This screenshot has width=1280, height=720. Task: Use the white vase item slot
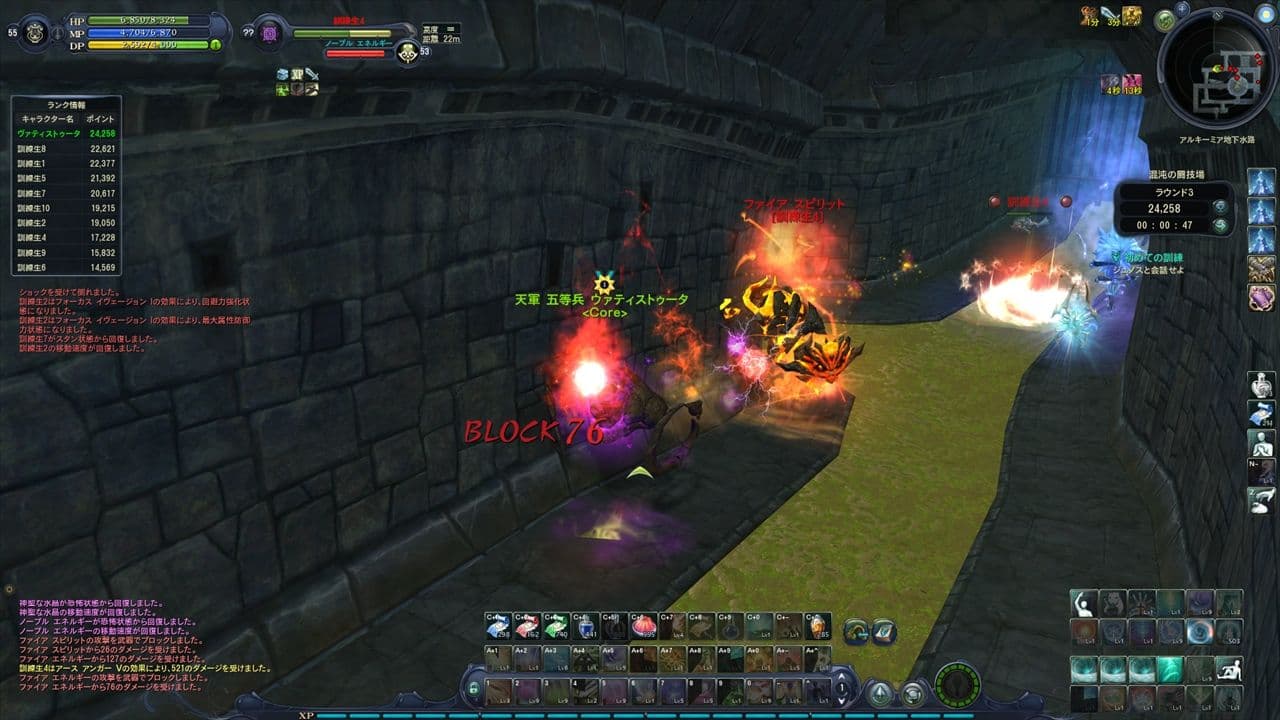tap(1261, 385)
